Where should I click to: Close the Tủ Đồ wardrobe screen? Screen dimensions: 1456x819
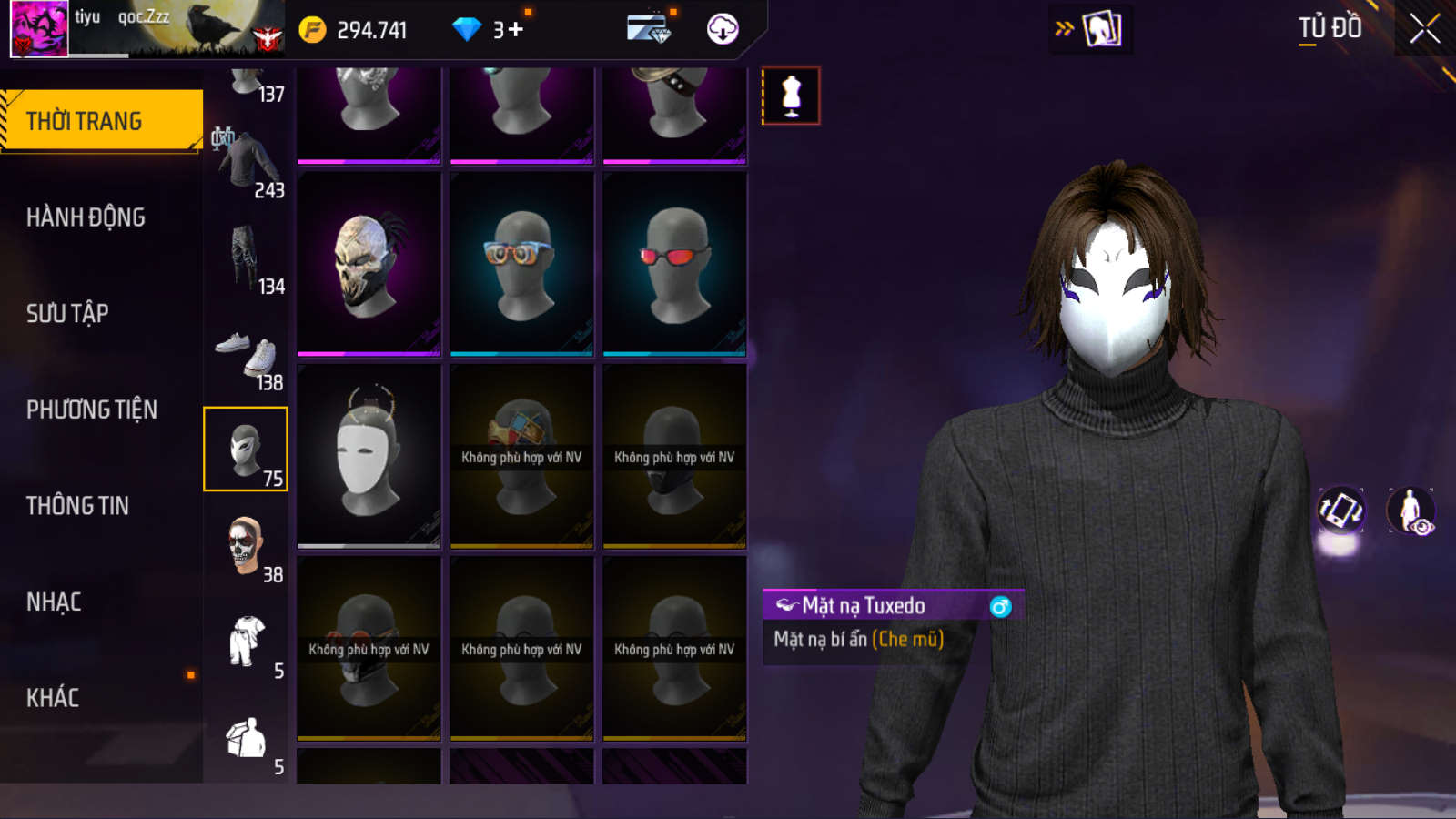1424,29
